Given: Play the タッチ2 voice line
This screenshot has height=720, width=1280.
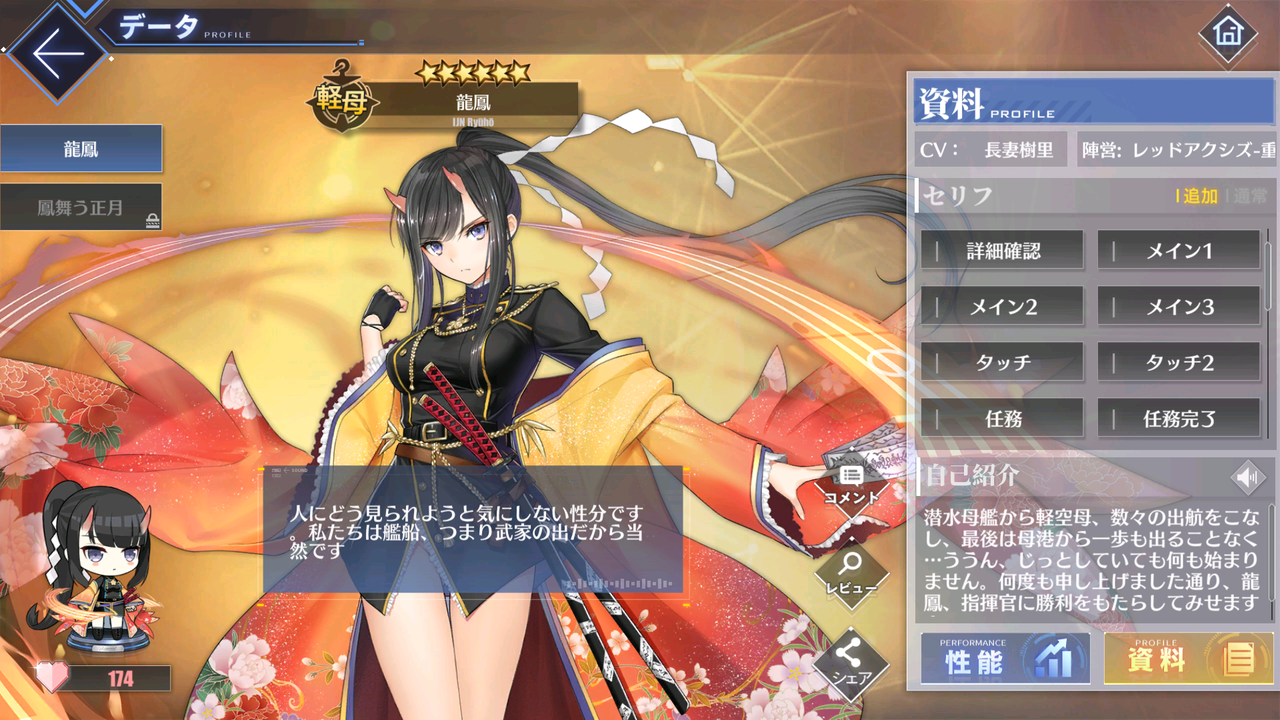Looking at the screenshot, I should 1178,362.
